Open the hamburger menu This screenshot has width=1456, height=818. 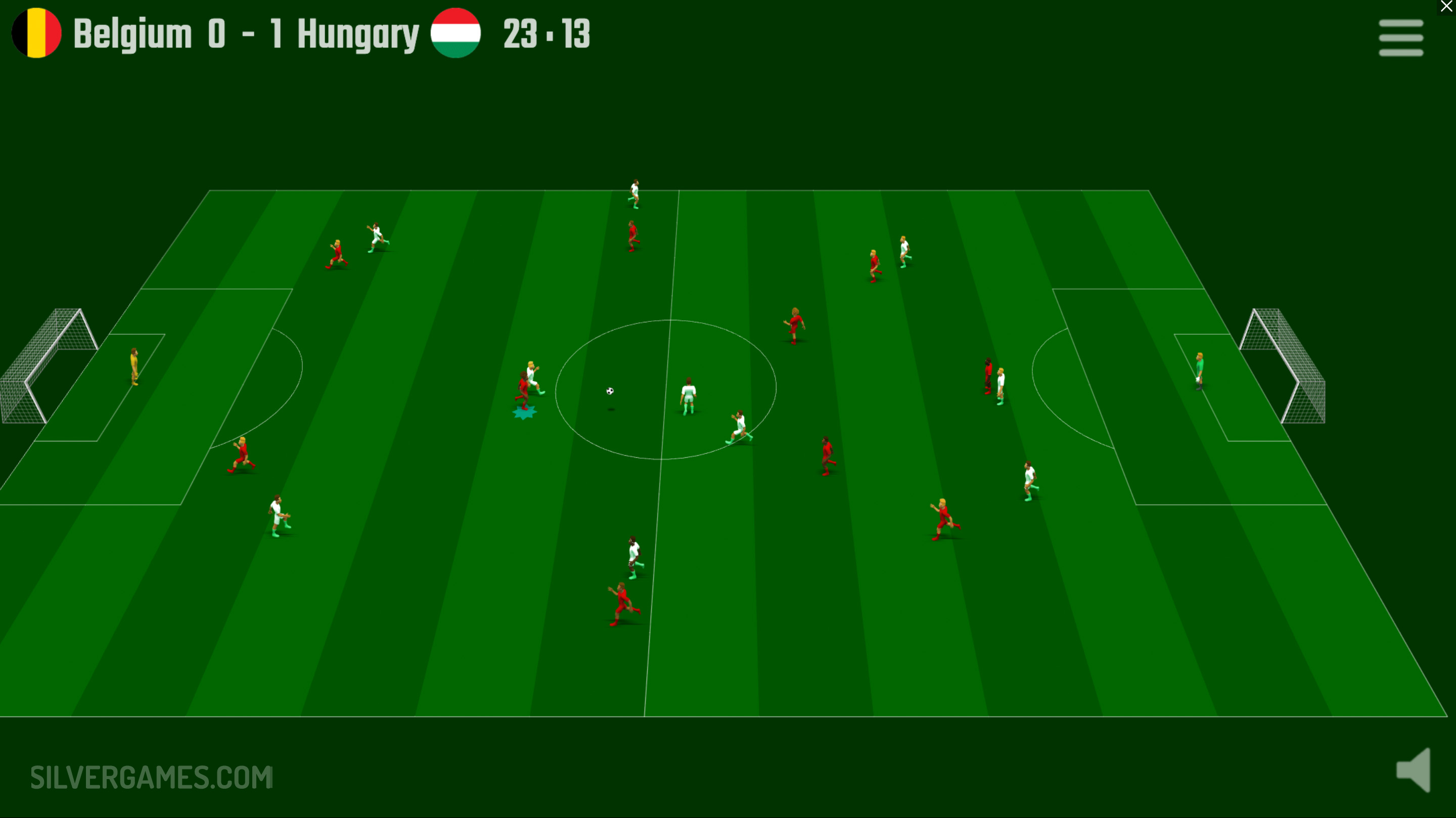click(x=1400, y=38)
